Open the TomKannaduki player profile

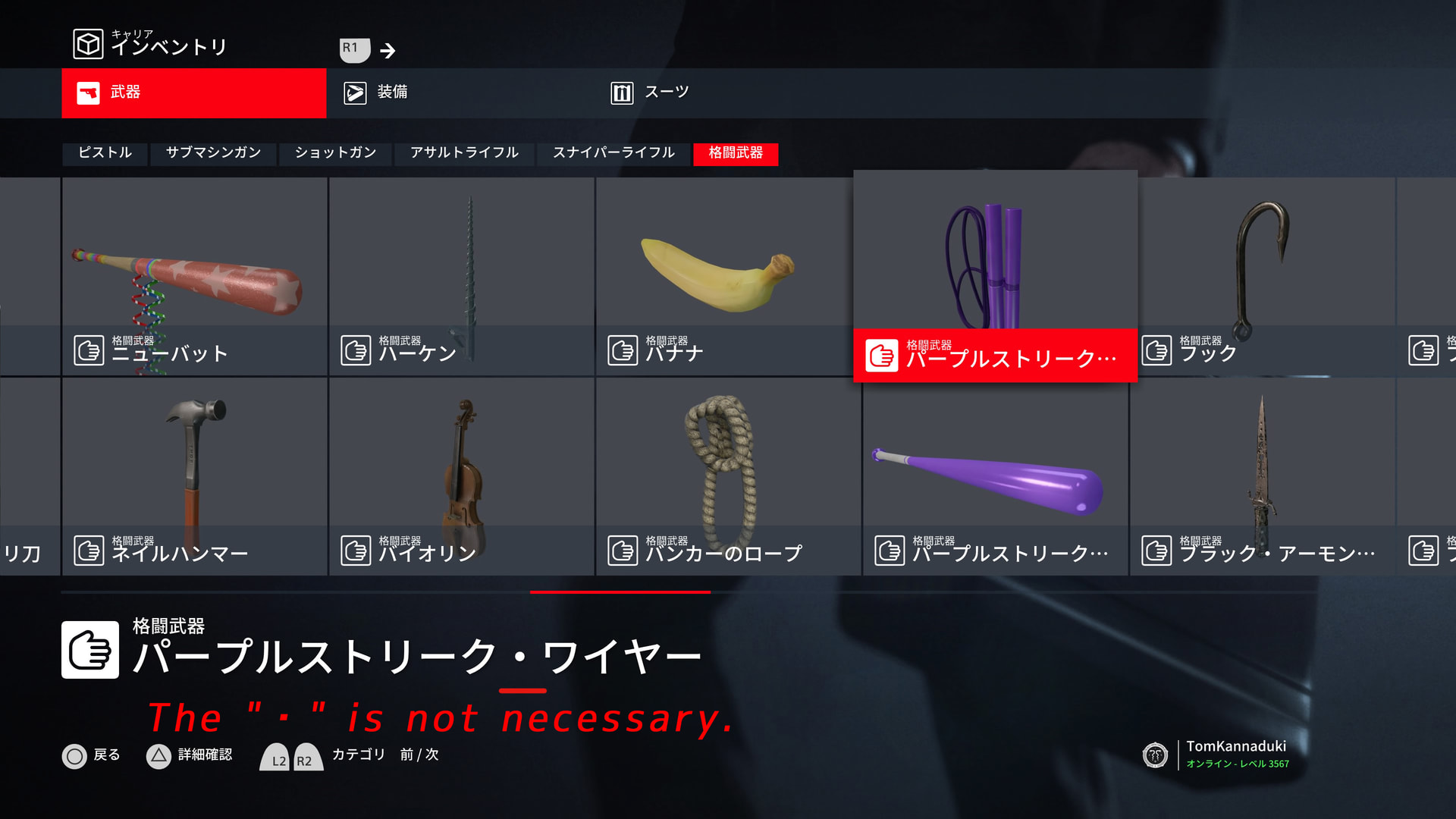[x=1235, y=754]
